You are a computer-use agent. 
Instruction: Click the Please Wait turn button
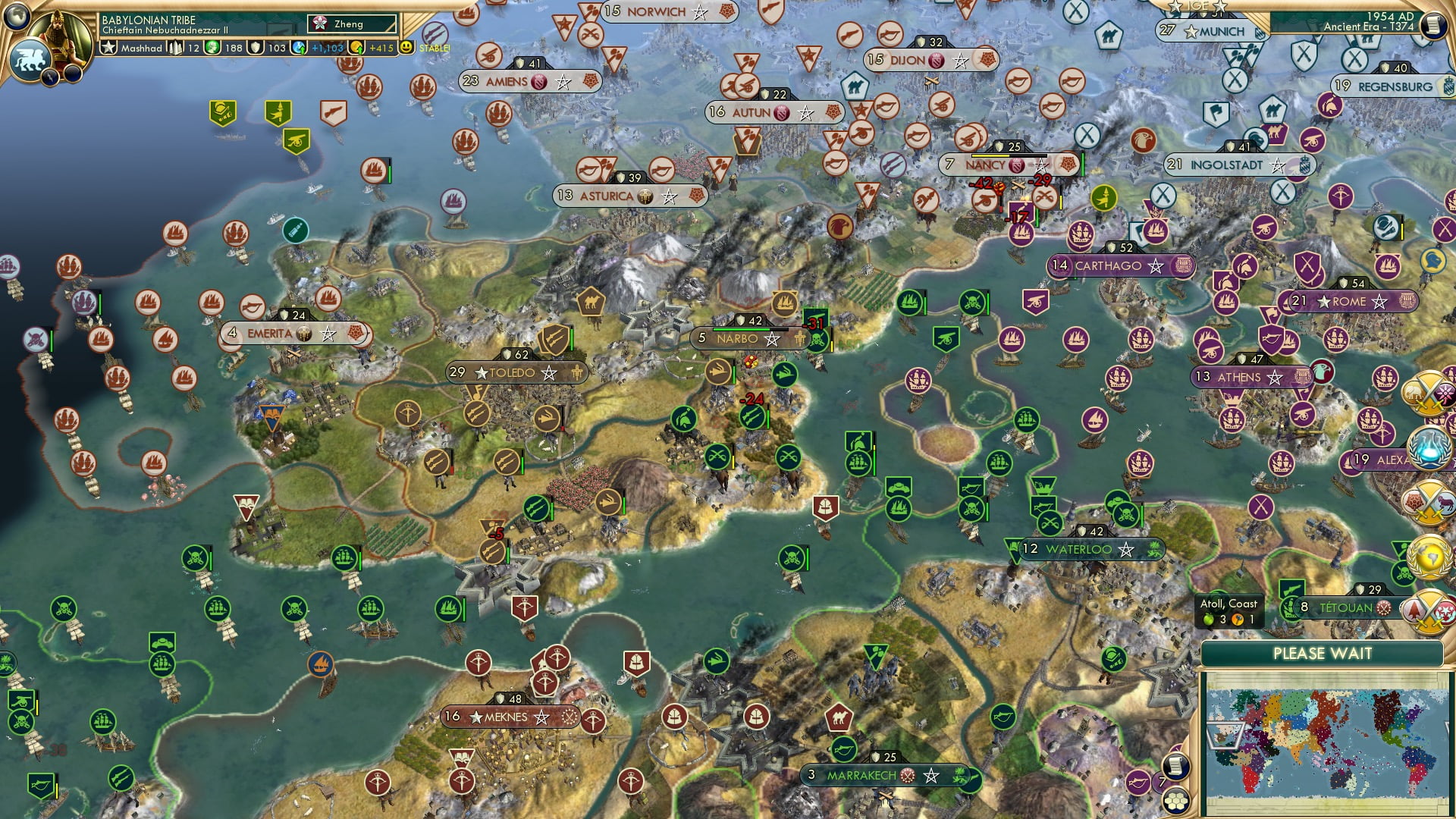click(1322, 654)
